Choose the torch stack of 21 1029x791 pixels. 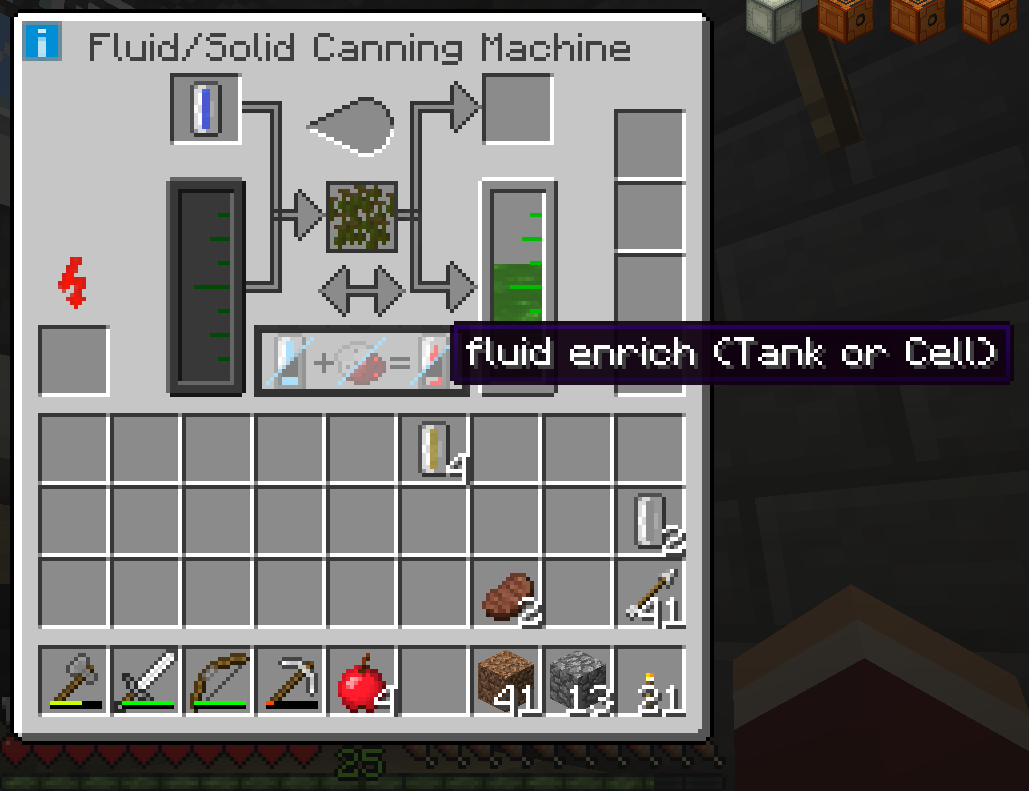650,681
